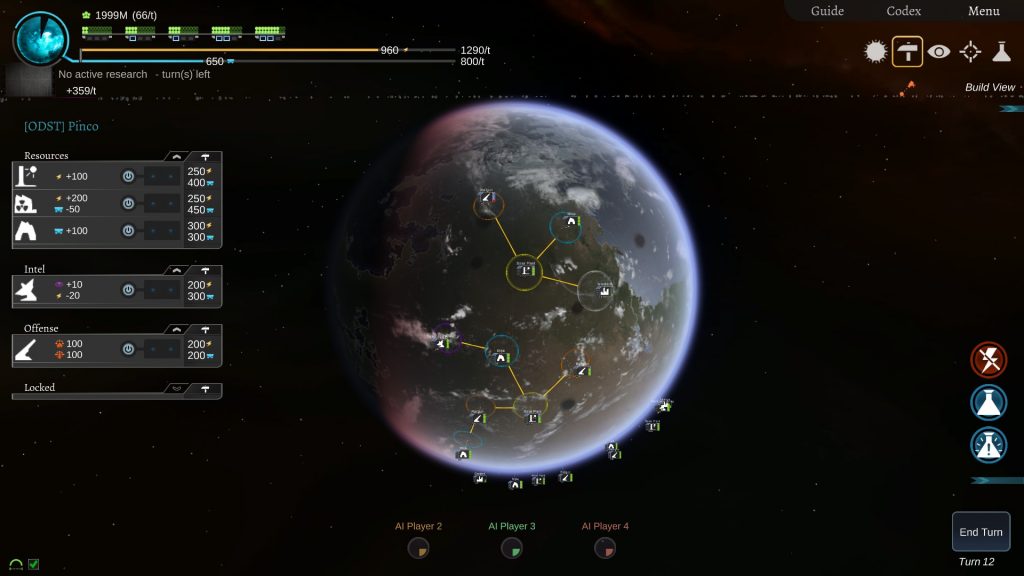Viewport: 1024px width, 576px height.
Task: Open the flask research view icon
Action: tap(1001, 52)
